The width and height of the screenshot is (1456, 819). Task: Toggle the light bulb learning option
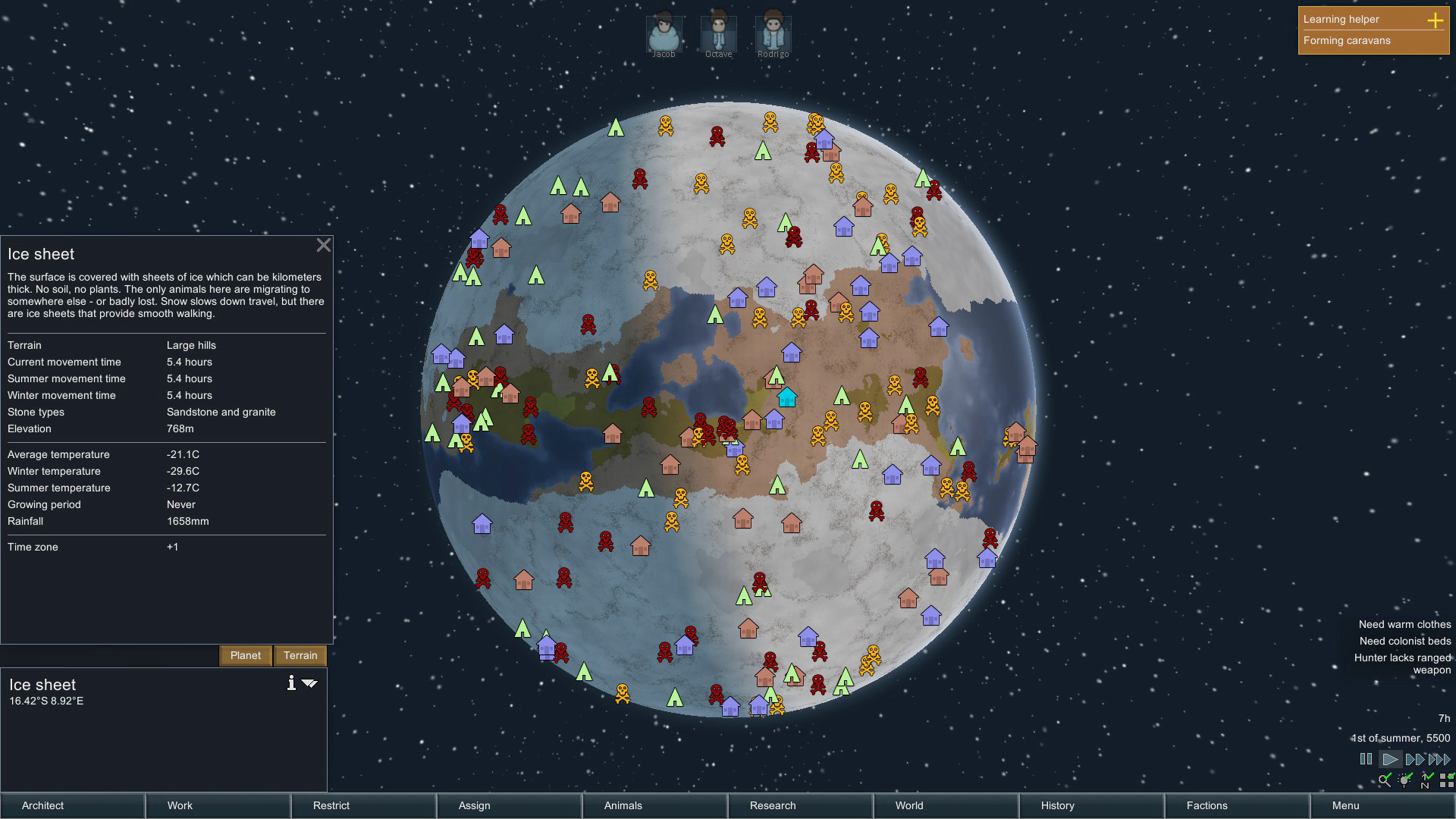1404,781
